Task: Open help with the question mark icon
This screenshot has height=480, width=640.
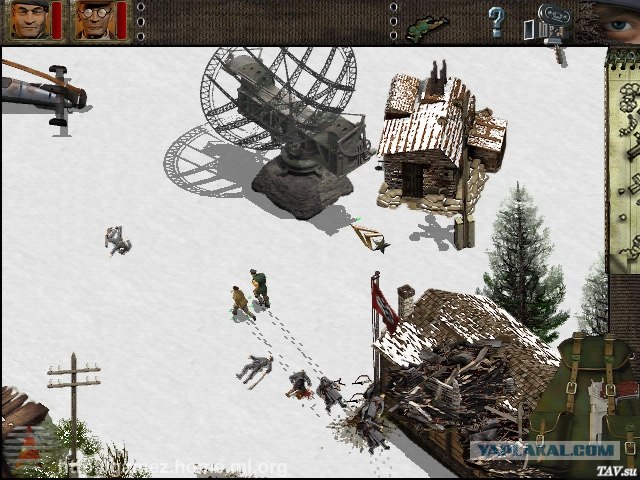Action: click(x=496, y=20)
